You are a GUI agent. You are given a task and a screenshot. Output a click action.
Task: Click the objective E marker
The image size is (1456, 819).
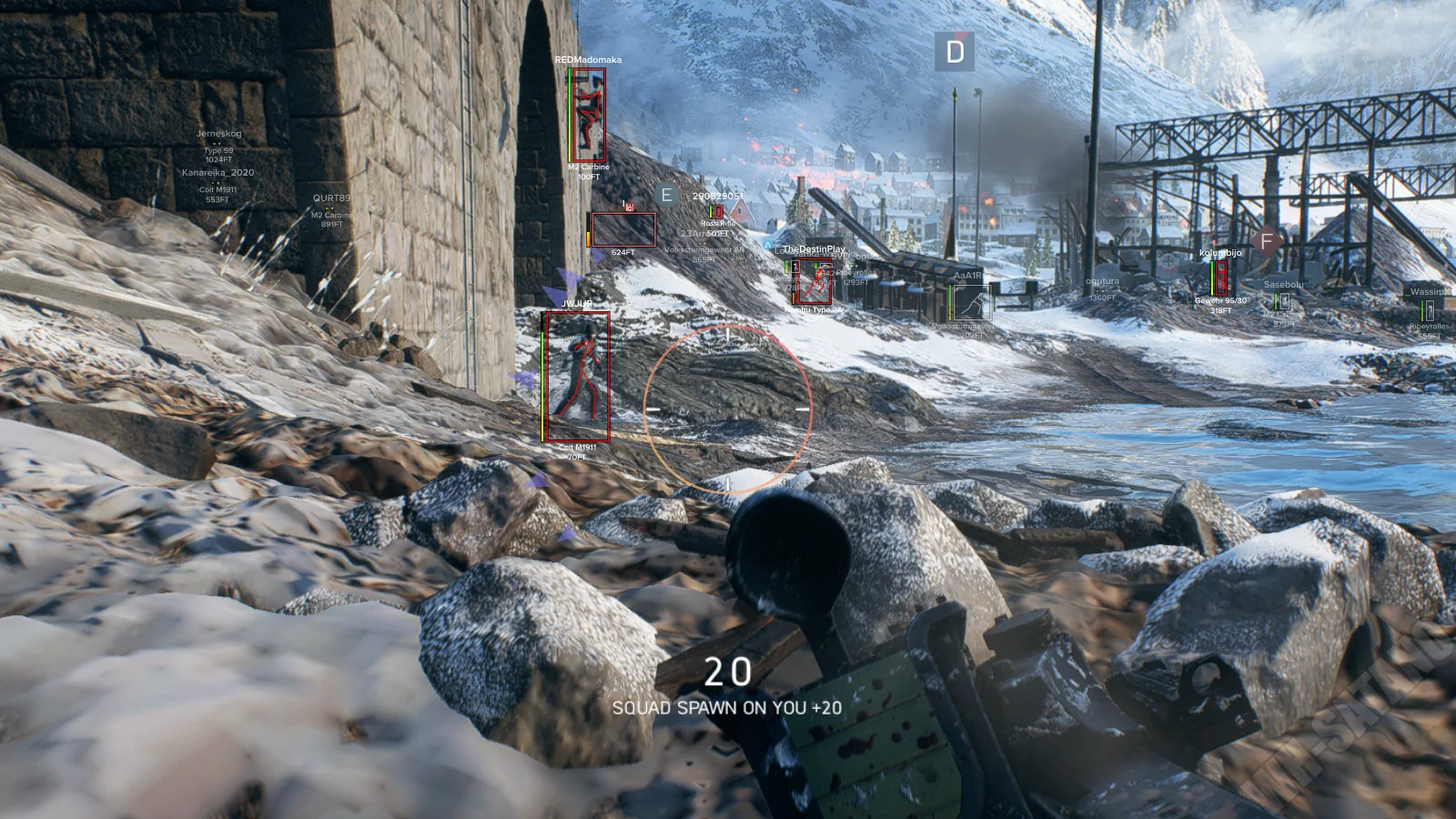click(x=667, y=196)
